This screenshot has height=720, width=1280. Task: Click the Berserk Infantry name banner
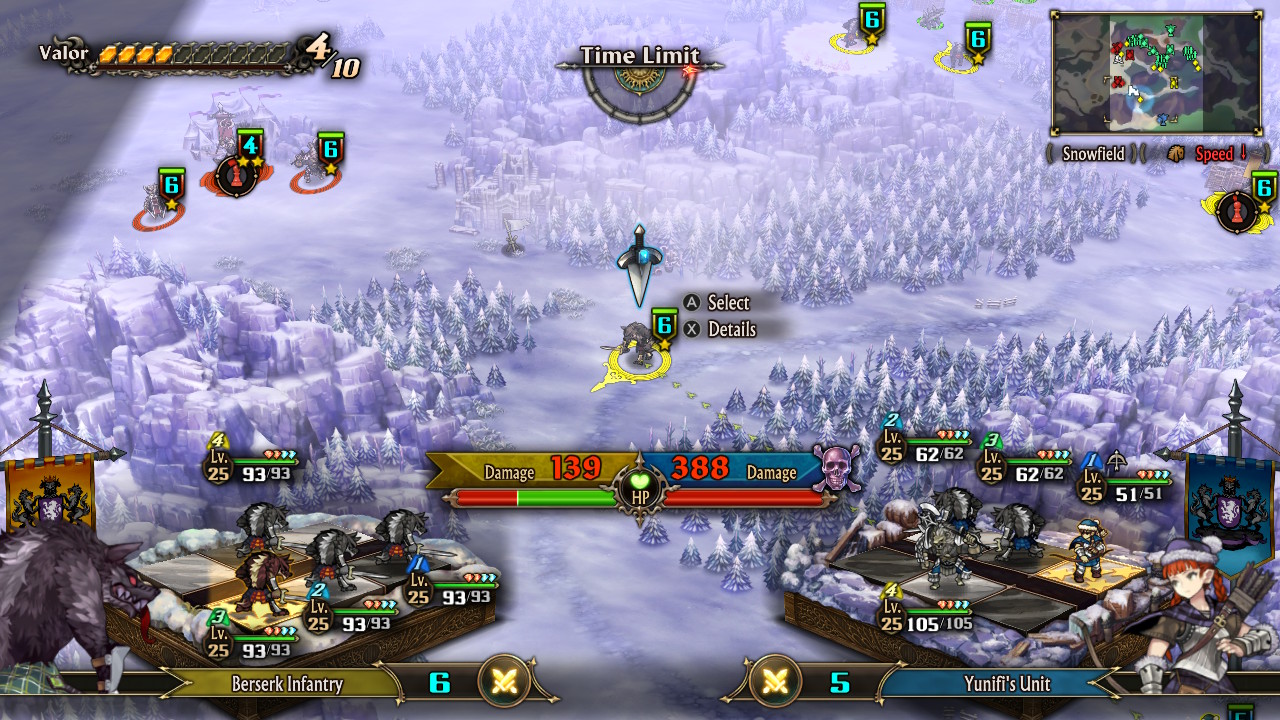click(x=287, y=684)
